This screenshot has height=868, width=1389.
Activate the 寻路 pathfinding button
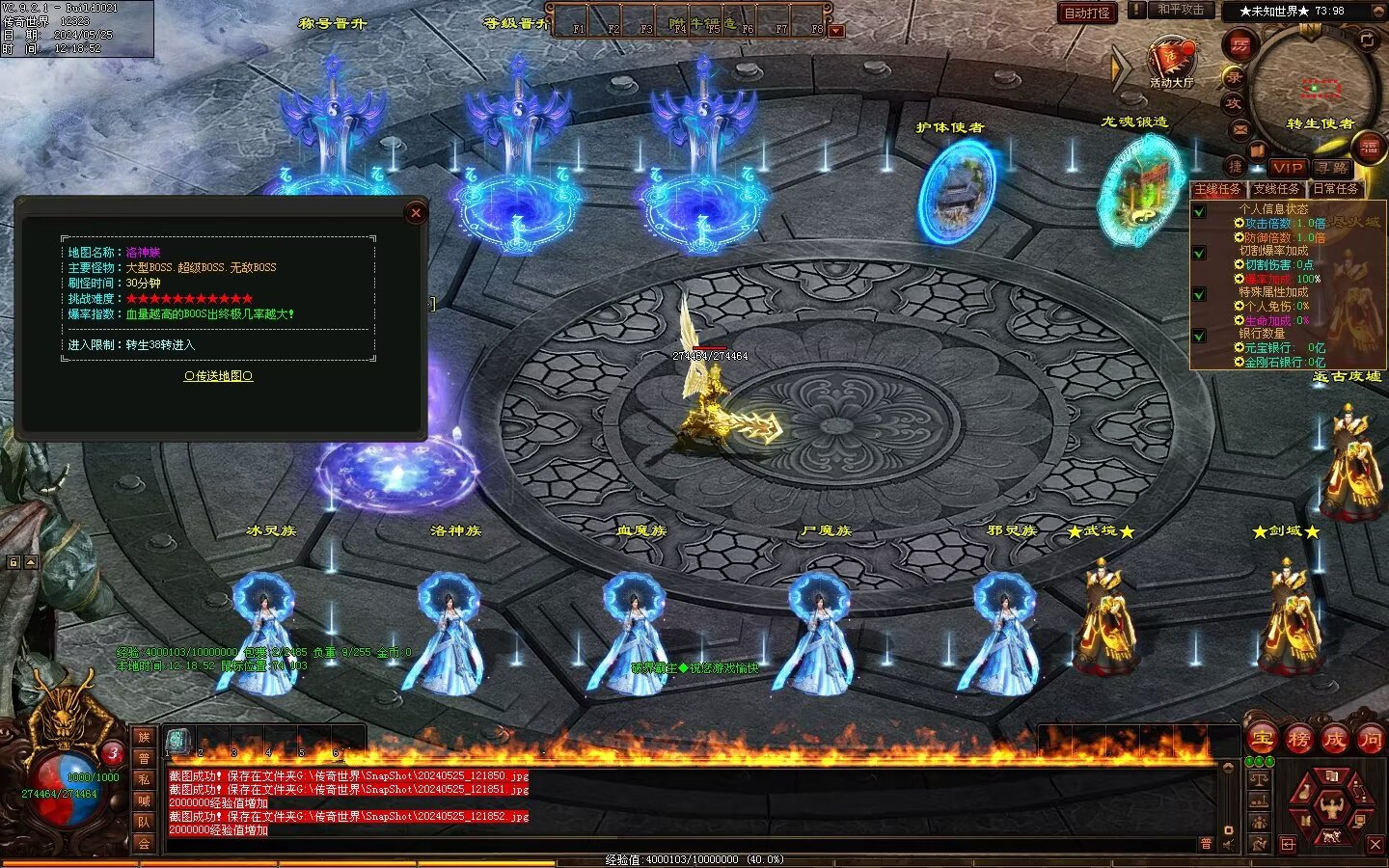pos(1332,167)
